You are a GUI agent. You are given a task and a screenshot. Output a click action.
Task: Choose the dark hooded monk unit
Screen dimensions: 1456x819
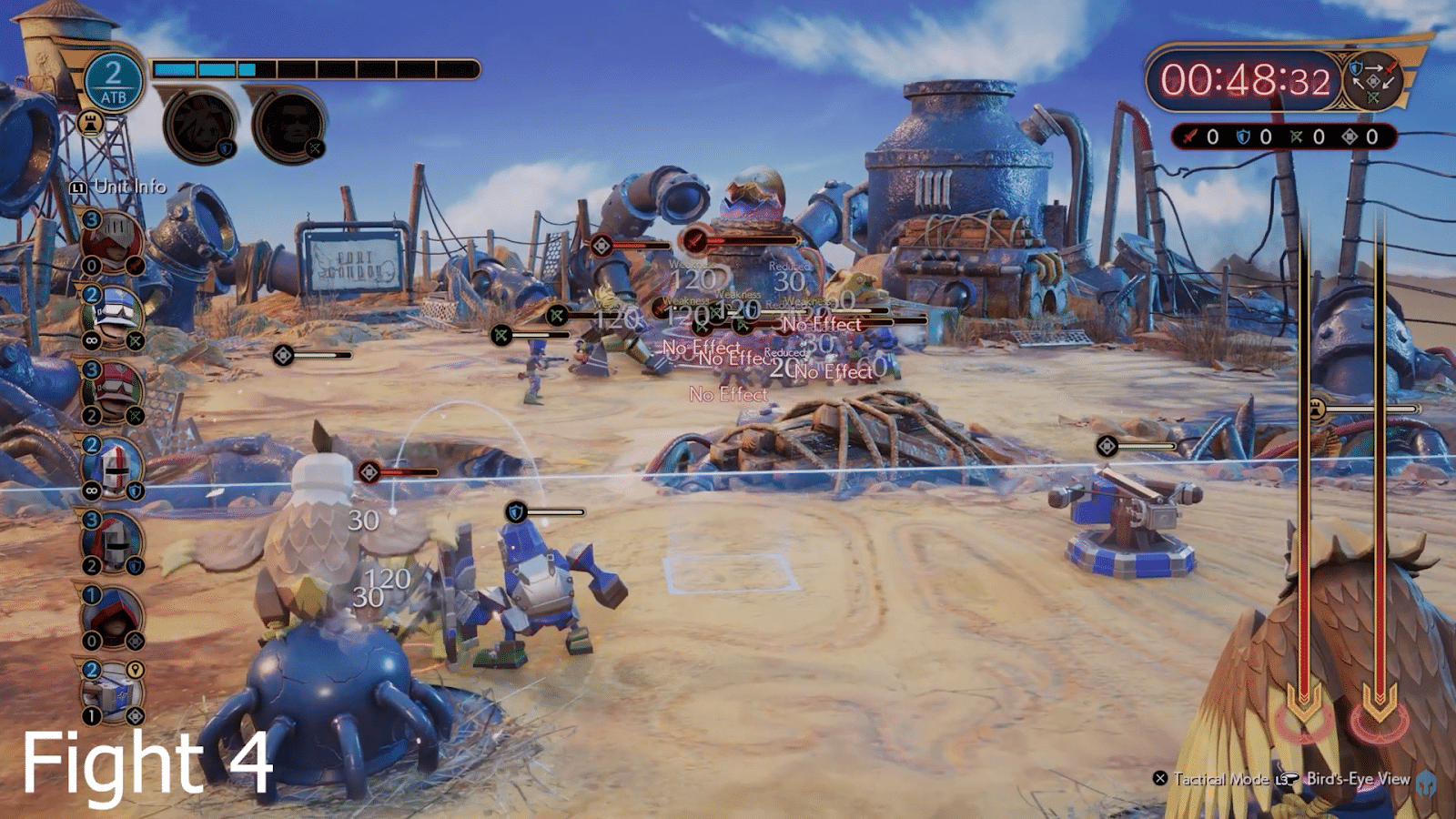click(113, 617)
